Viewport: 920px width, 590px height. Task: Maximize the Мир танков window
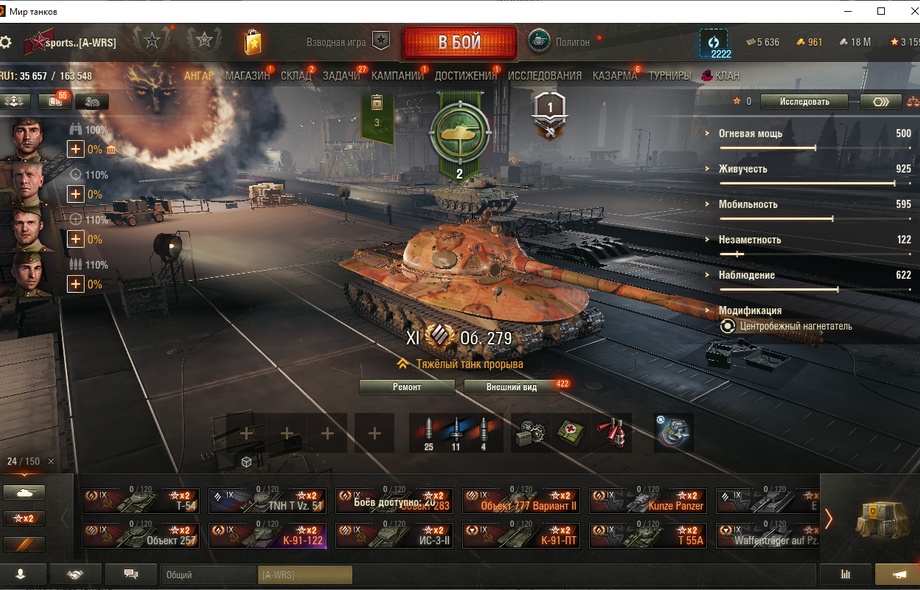(x=881, y=11)
